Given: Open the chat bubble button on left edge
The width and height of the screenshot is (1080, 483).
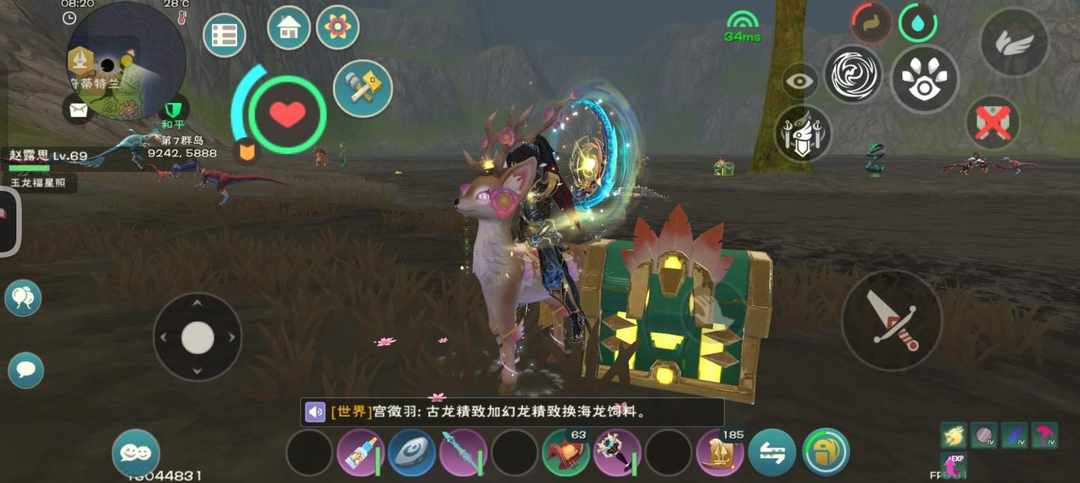Looking at the screenshot, I should [26, 371].
